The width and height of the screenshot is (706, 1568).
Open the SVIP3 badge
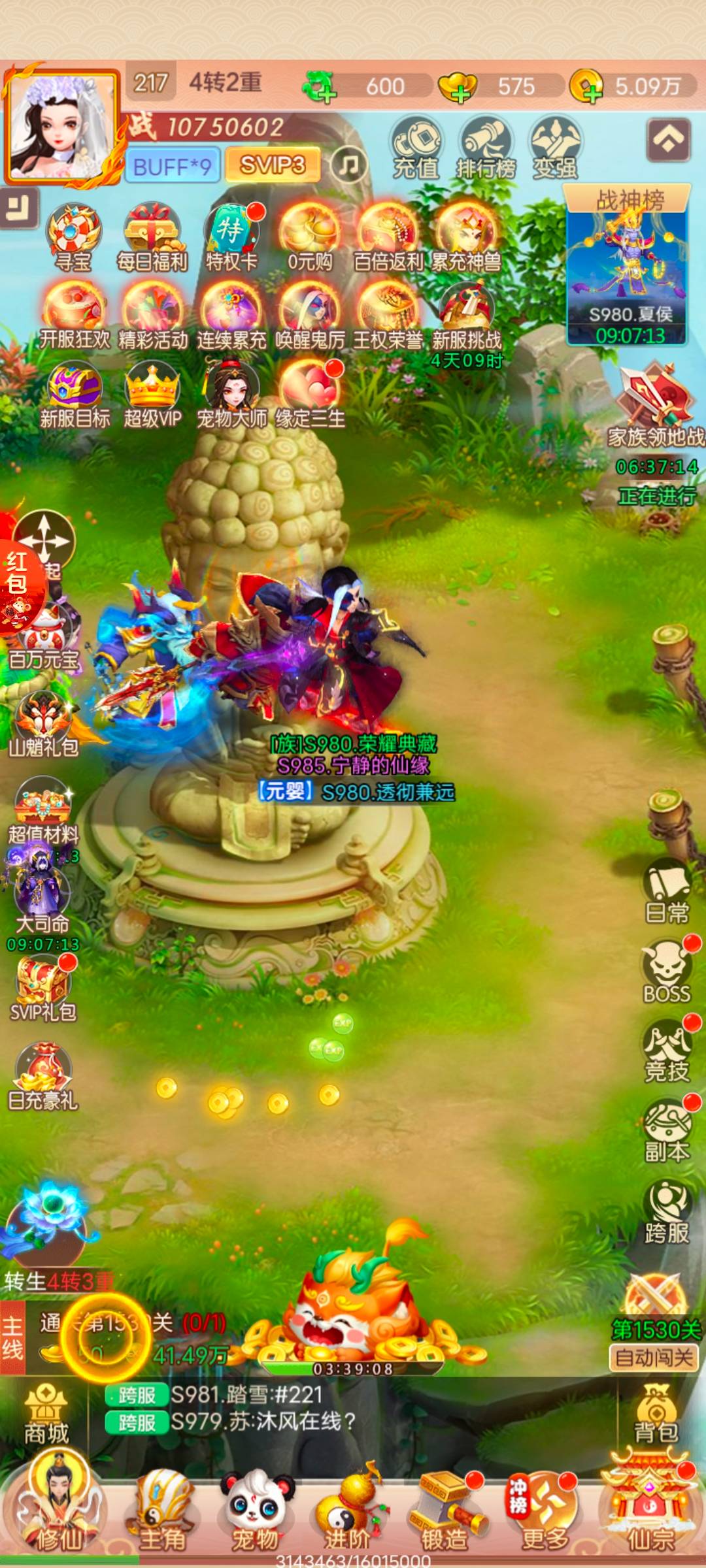pos(272,165)
